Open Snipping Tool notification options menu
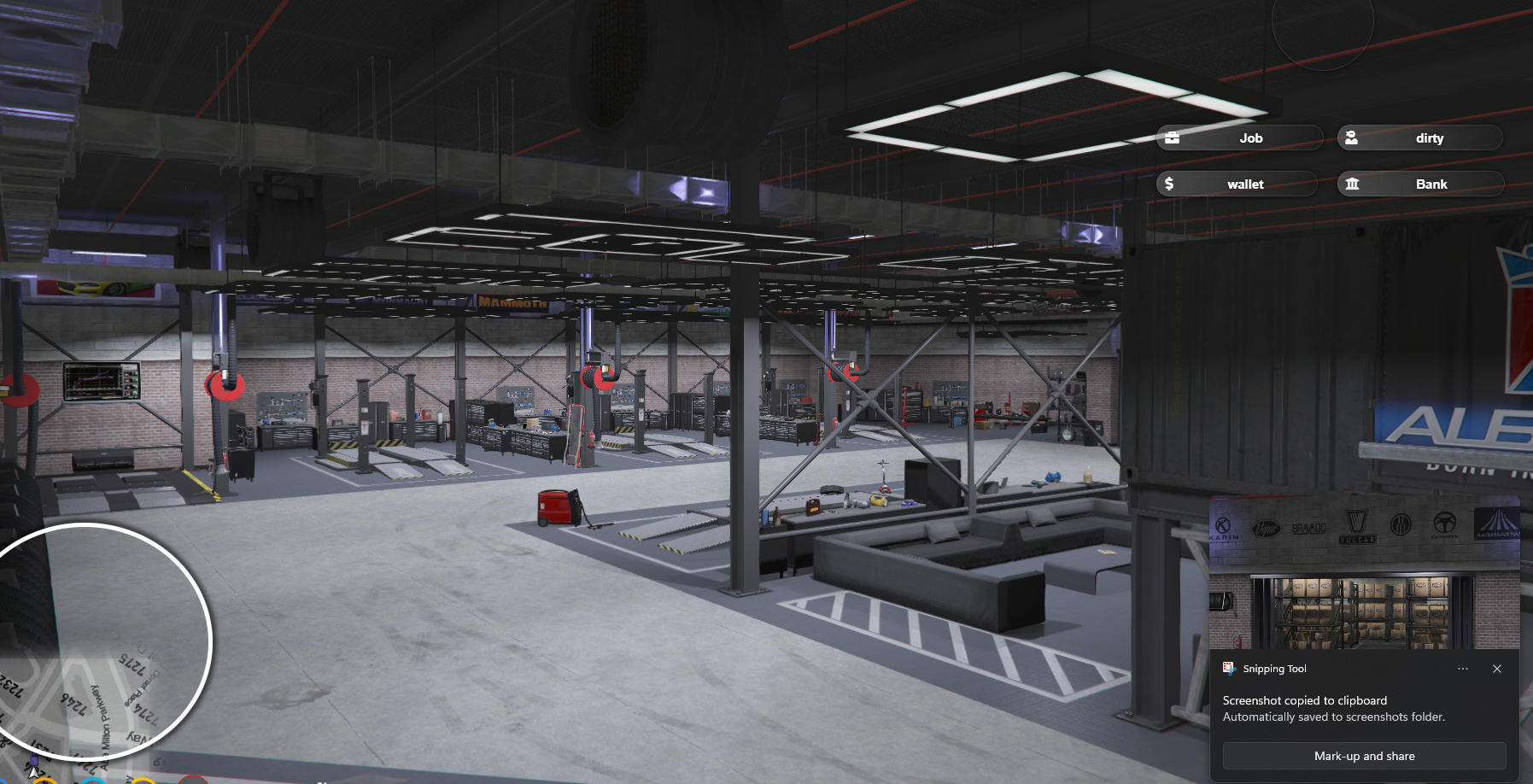Viewport: 1533px width, 784px height. click(x=1463, y=669)
